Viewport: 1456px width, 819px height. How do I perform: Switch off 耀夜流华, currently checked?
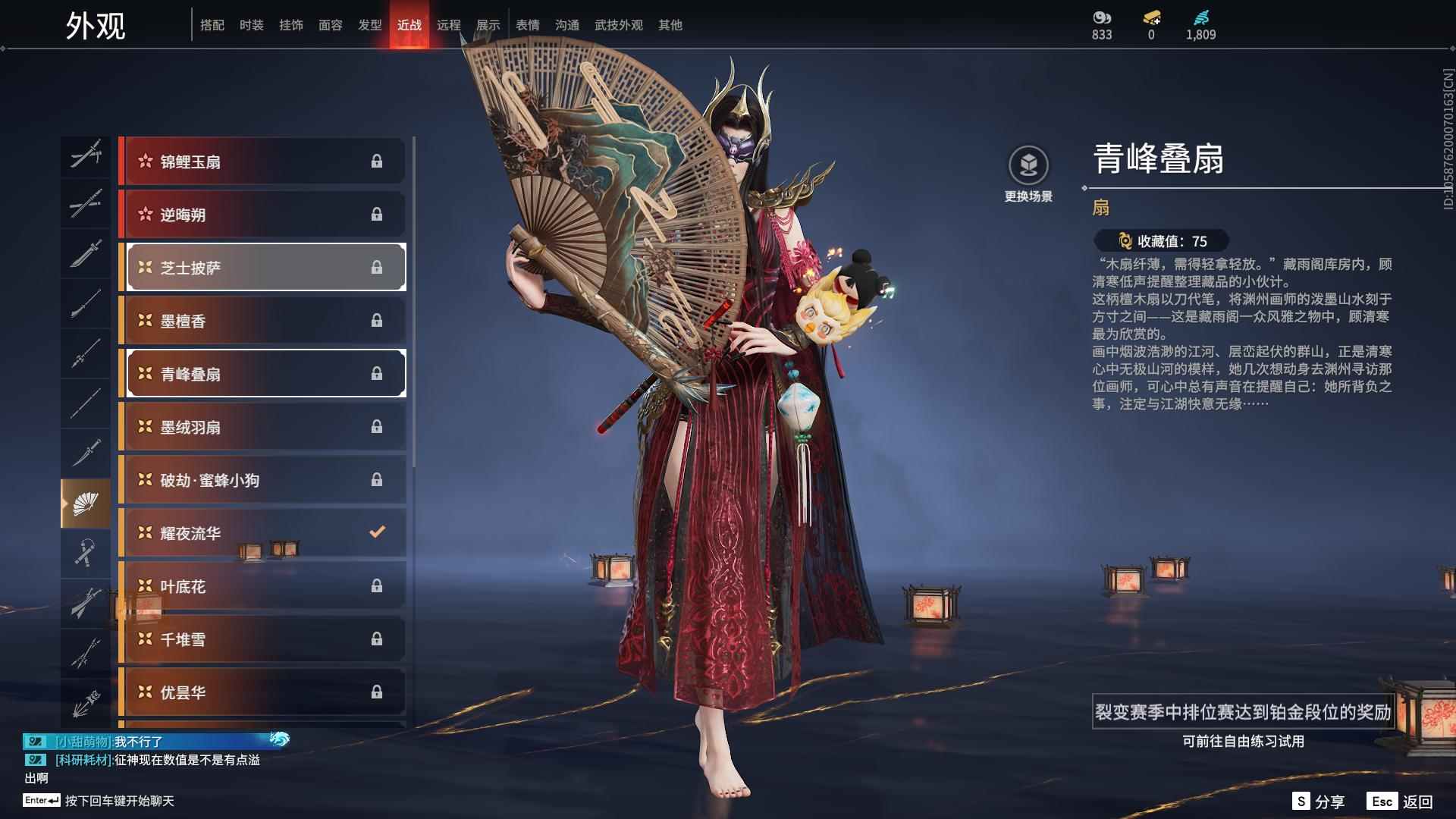[264, 532]
